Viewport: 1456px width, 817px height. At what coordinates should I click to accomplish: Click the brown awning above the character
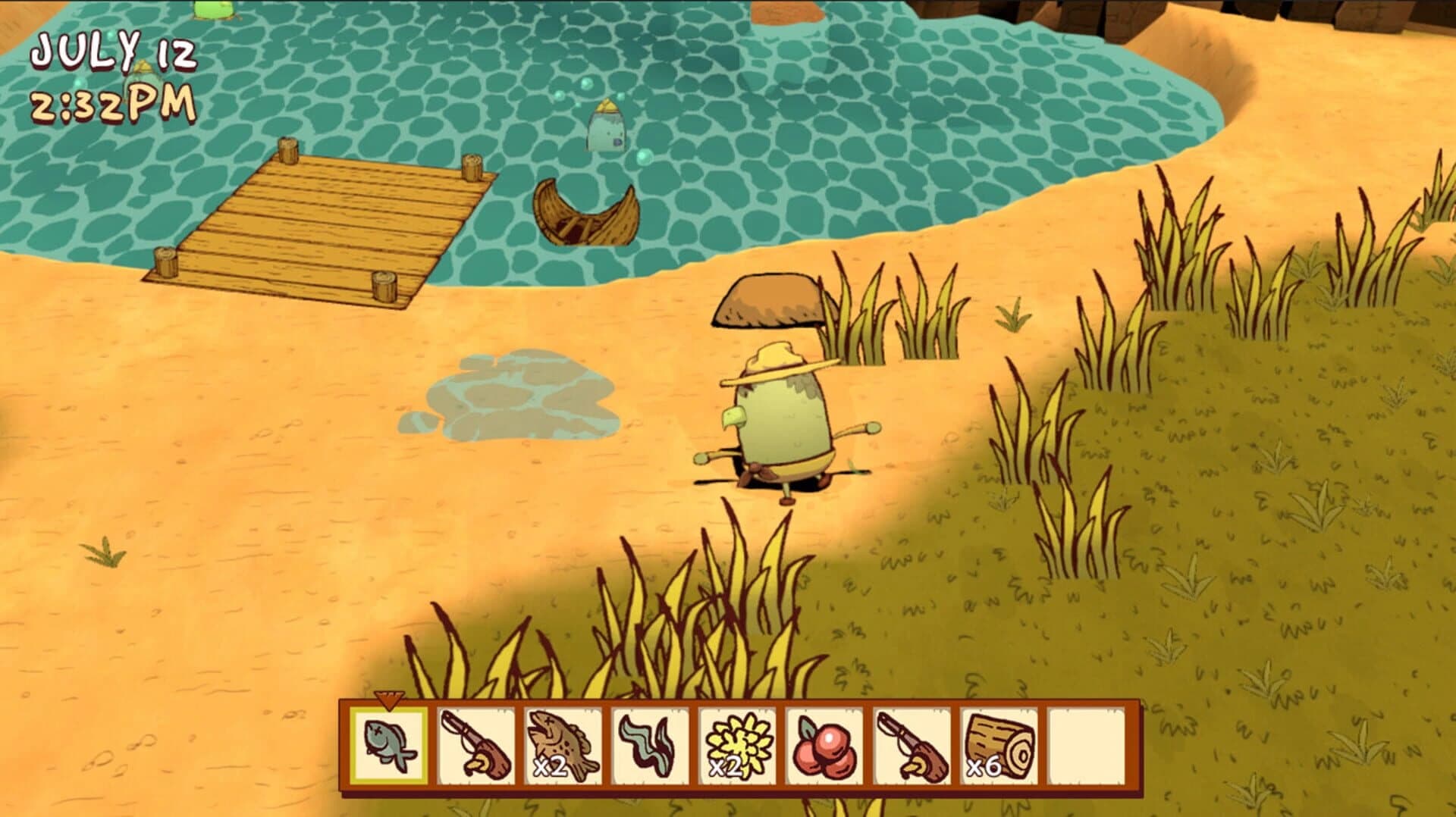tap(766, 299)
